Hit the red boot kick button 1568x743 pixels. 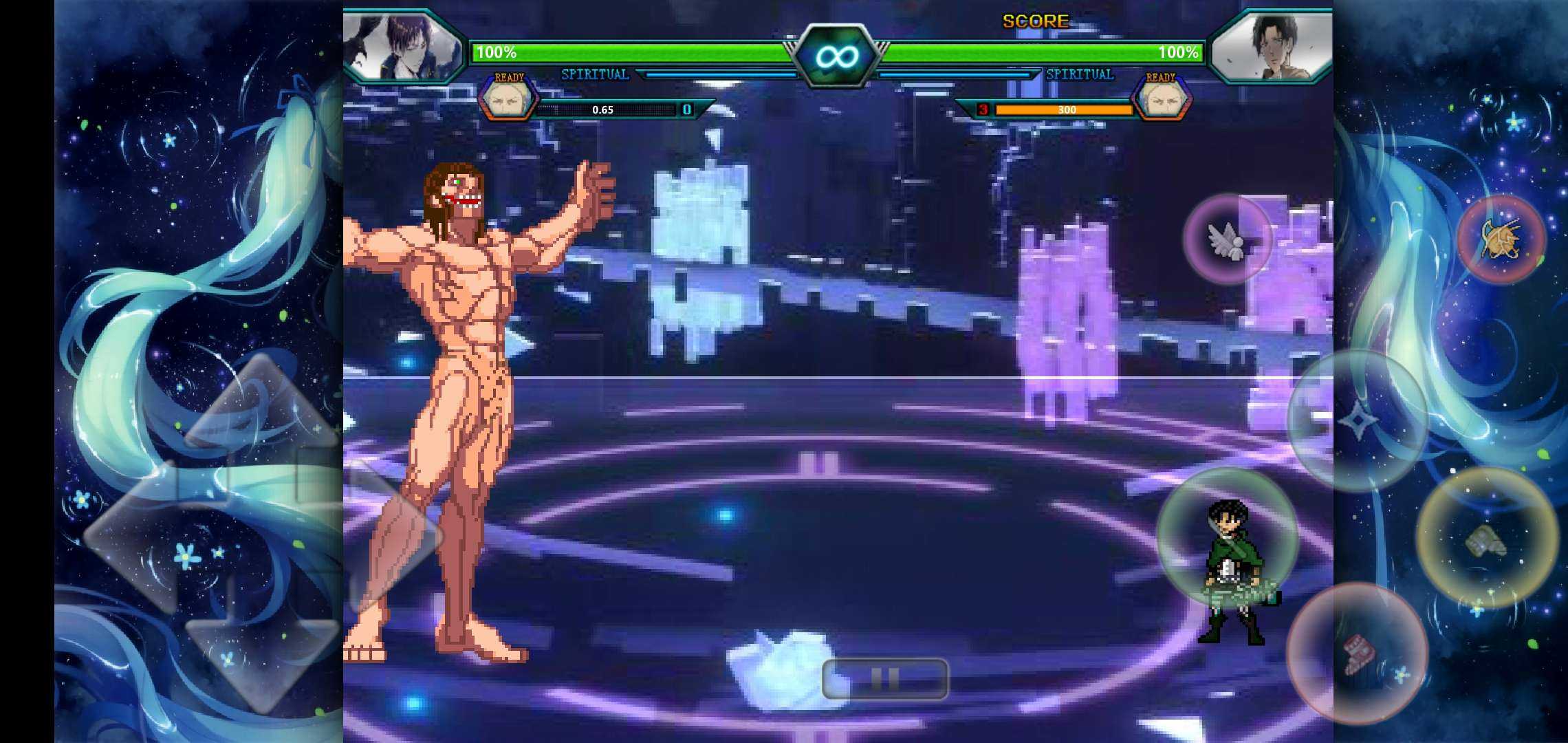coord(1357,652)
